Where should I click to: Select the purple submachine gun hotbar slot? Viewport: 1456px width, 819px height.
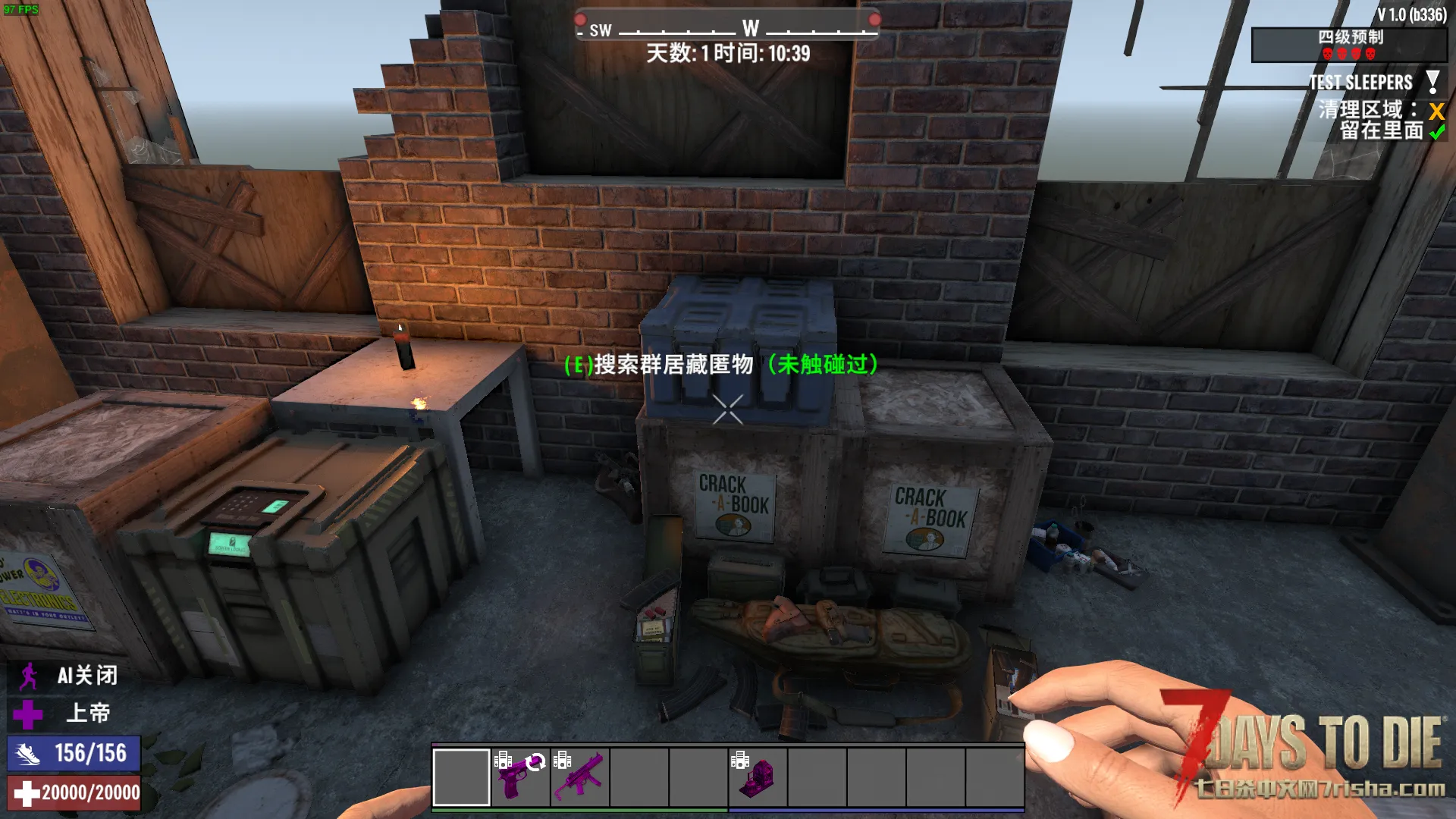pos(580,777)
